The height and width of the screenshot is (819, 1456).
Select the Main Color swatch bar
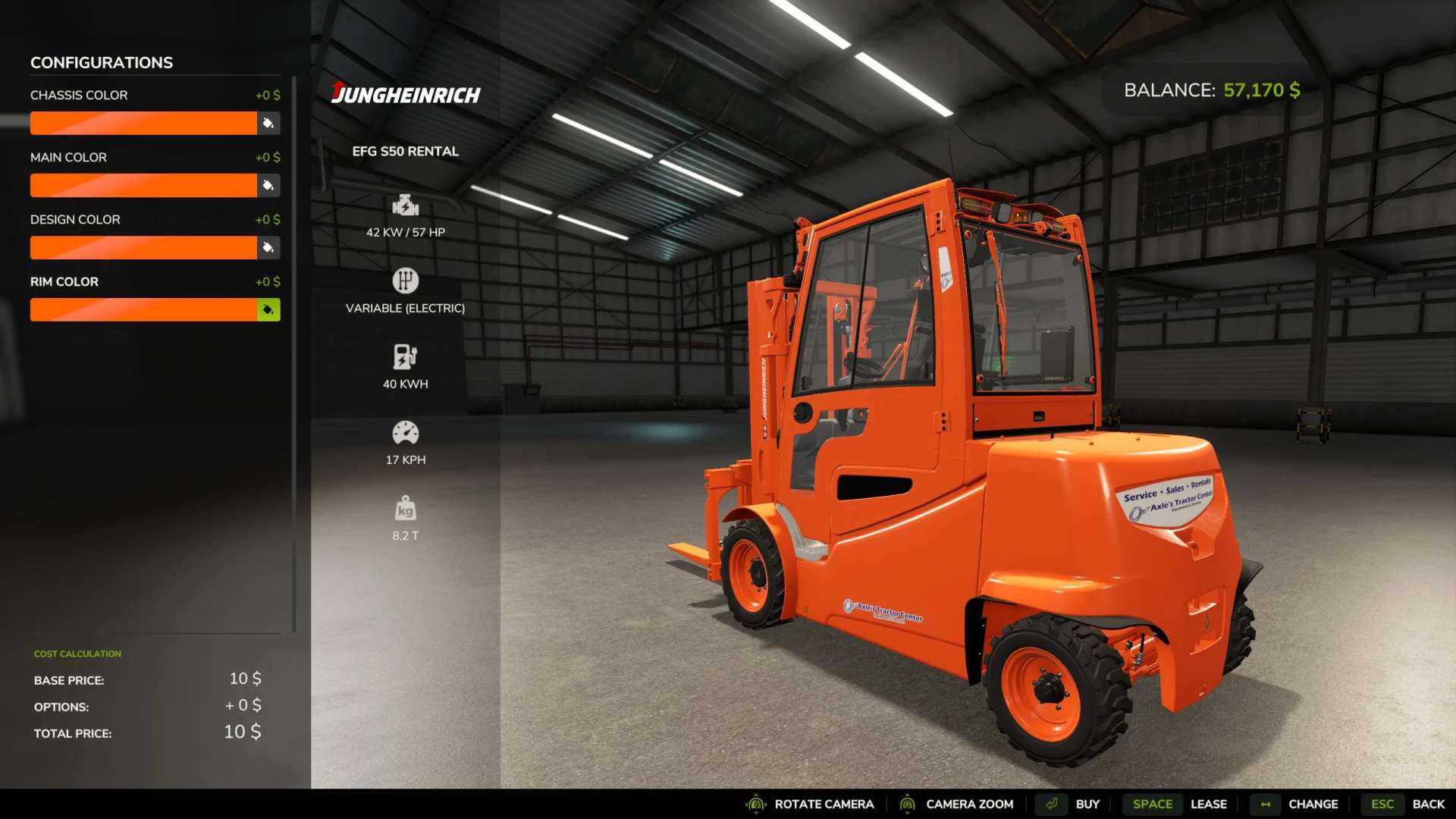143,185
